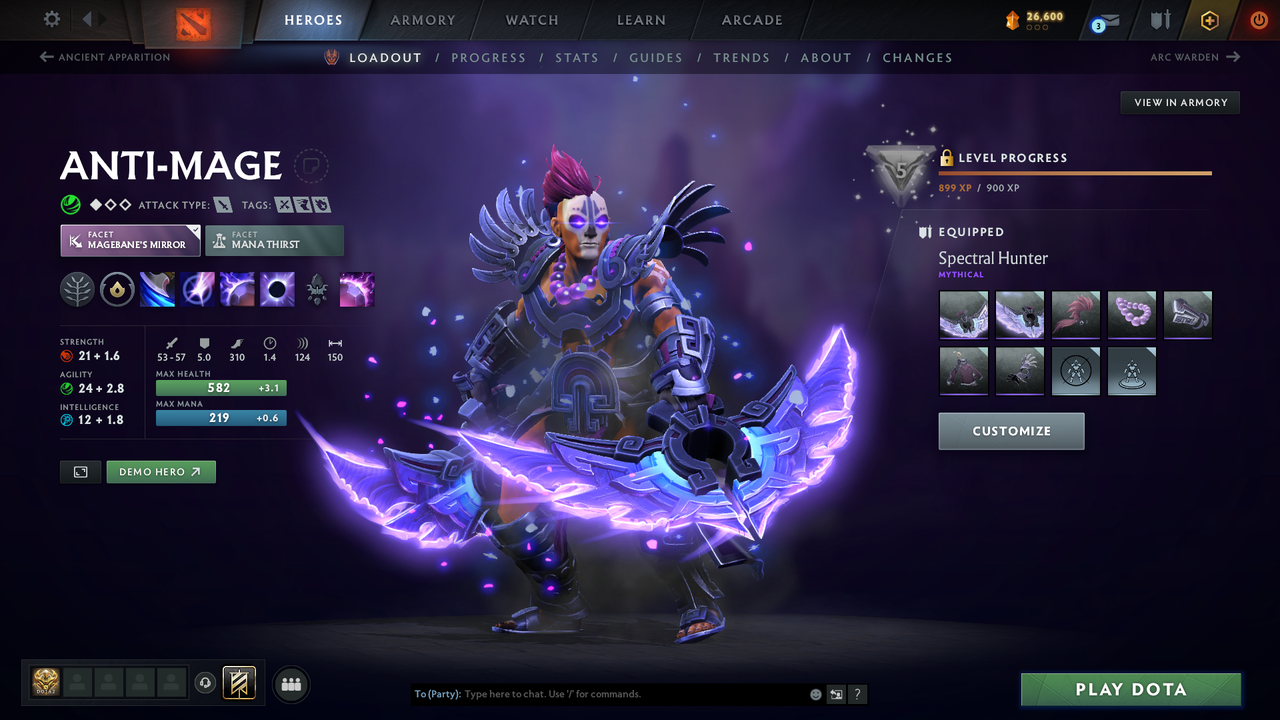This screenshot has width=1280, height=720.
Task: Switch to the Mana Thirst facet
Action: [x=274, y=240]
